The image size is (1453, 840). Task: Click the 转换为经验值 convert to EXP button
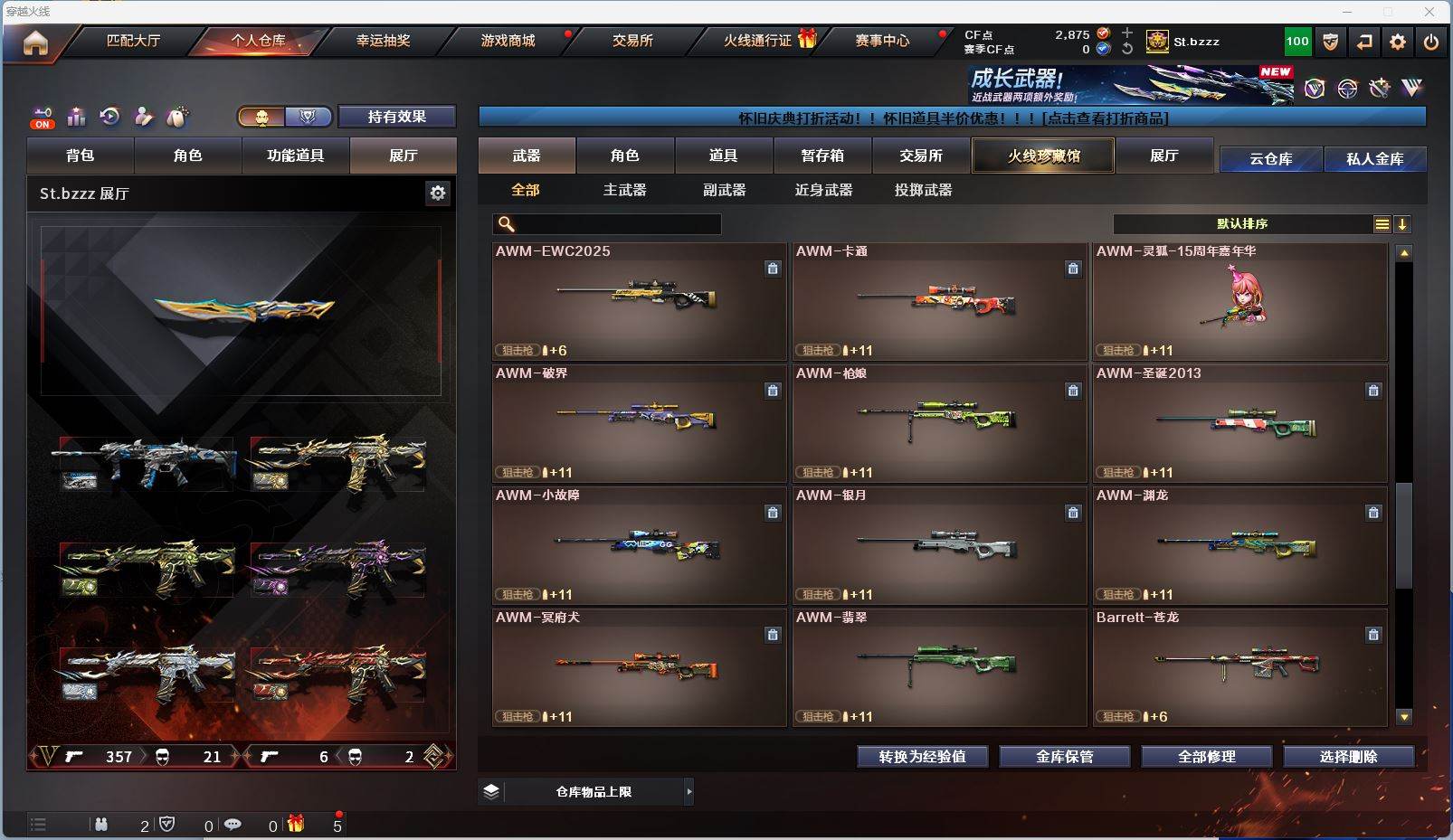[x=922, y=757]
